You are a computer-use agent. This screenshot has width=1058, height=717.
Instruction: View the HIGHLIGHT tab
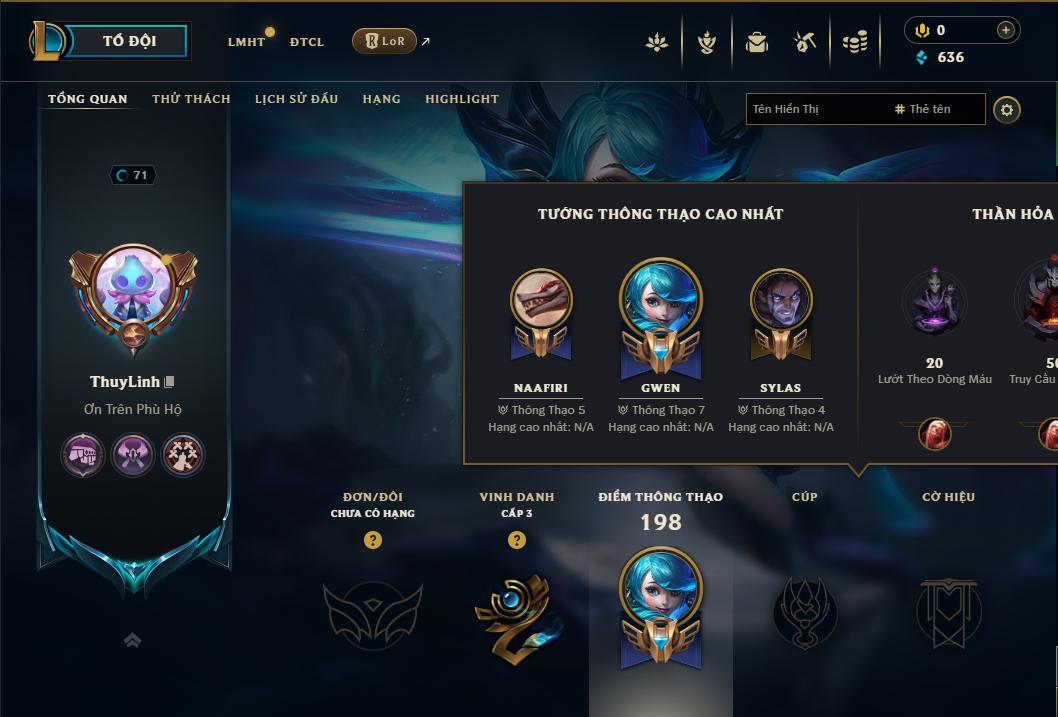point(461,99)
